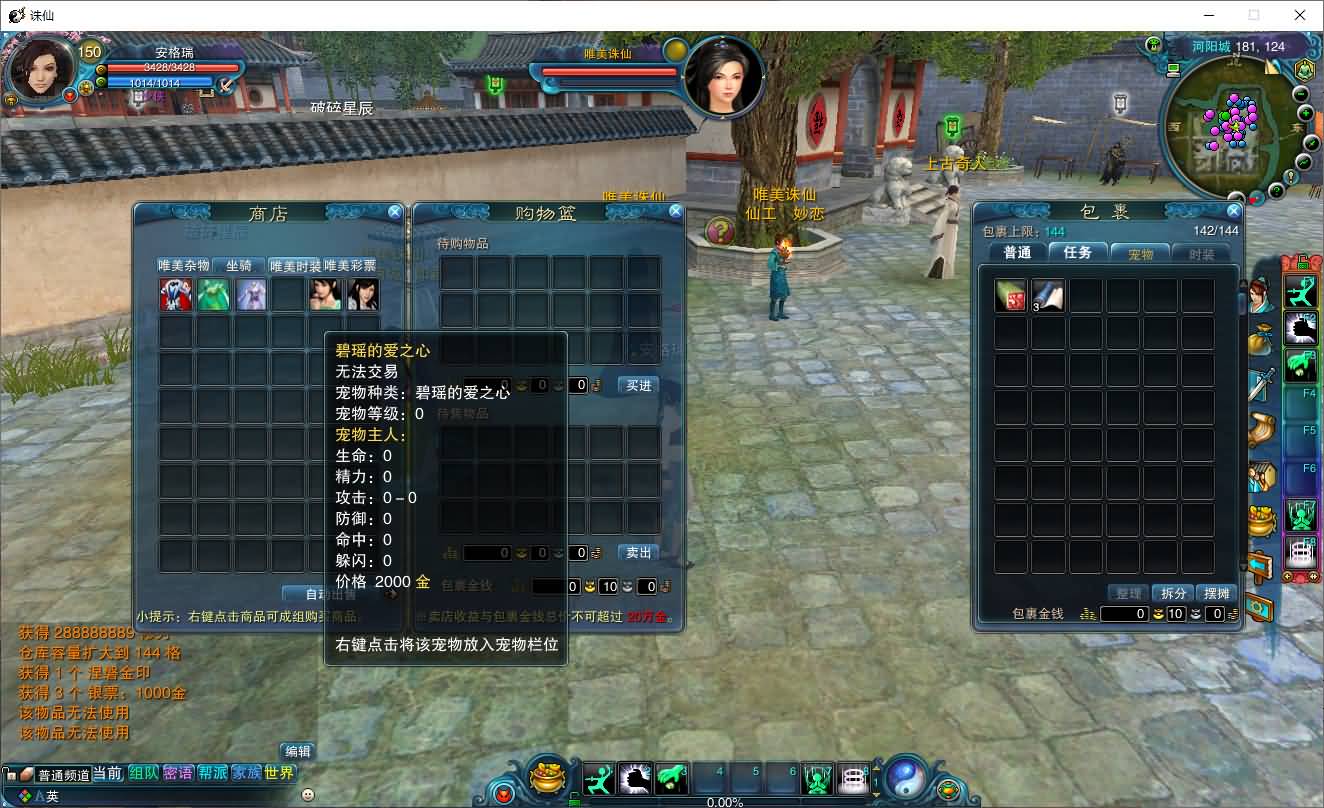
Task: Choose the green robe shop item
Action: (213, 295)
